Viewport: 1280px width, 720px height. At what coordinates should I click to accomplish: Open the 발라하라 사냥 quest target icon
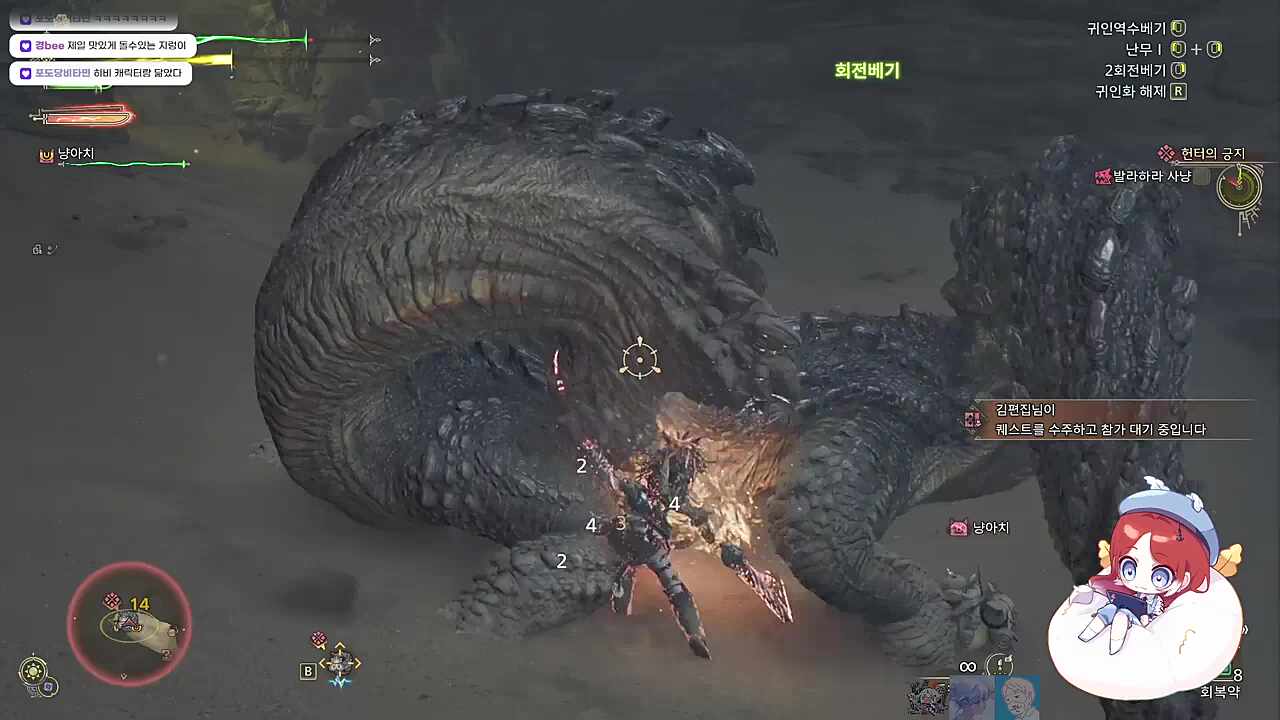(1104, 174)
